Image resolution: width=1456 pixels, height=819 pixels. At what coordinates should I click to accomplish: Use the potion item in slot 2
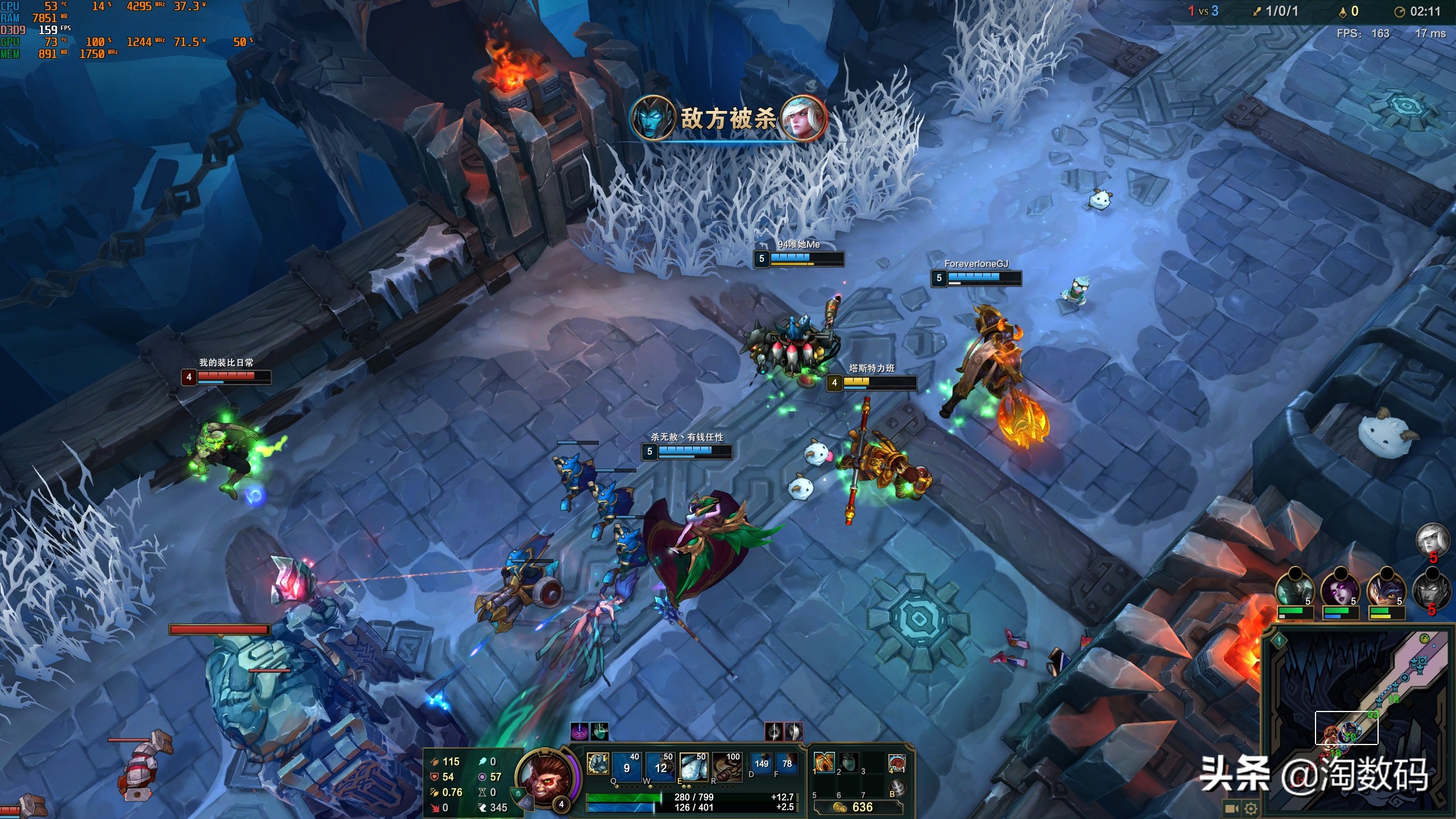tap(848, 763)
